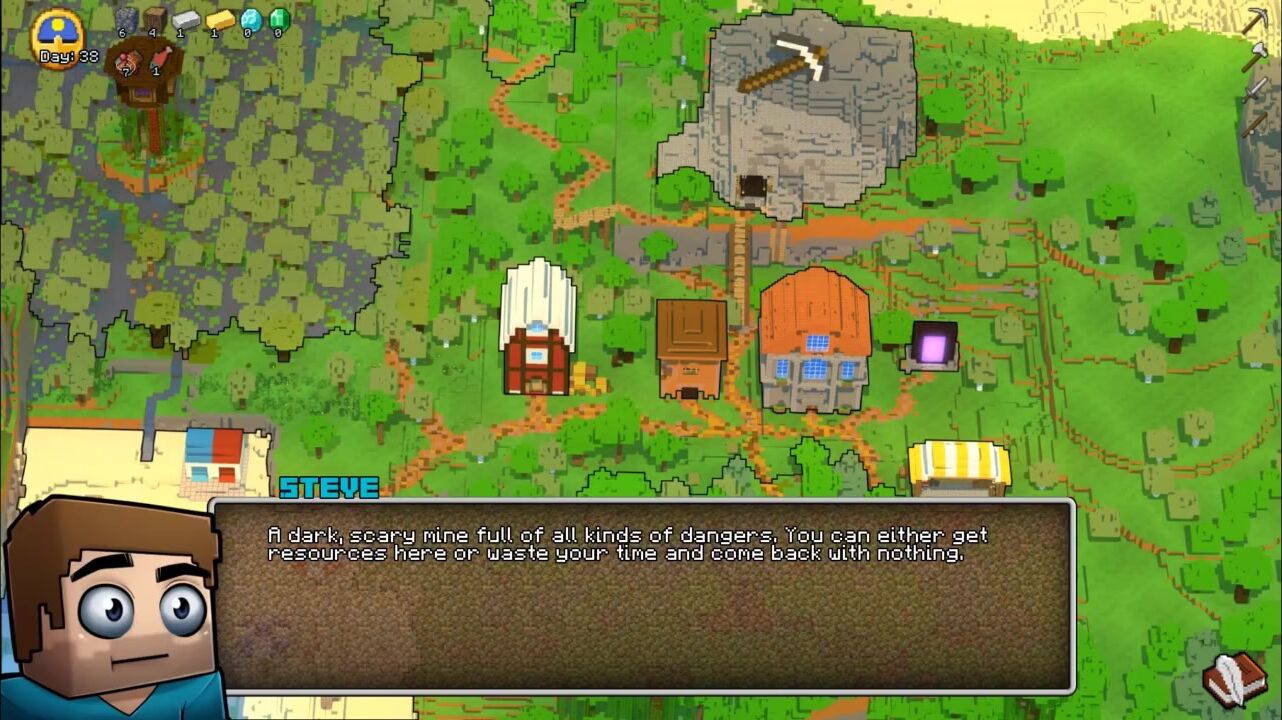
Task: Select the purple glowing portal
Action: [x=933, y=347]
